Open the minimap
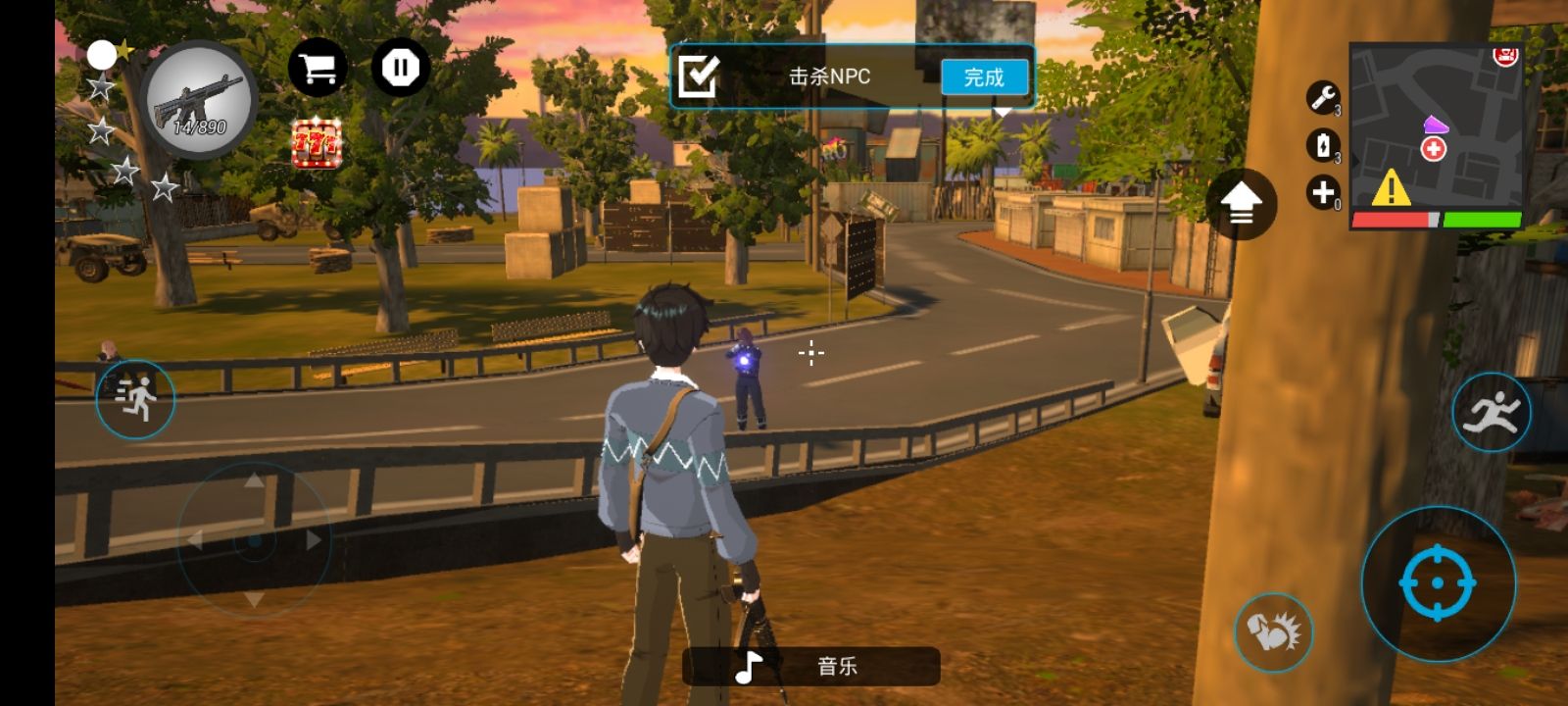The height and width of the screenshot is (706, 1568). (x=1436, y=126)
